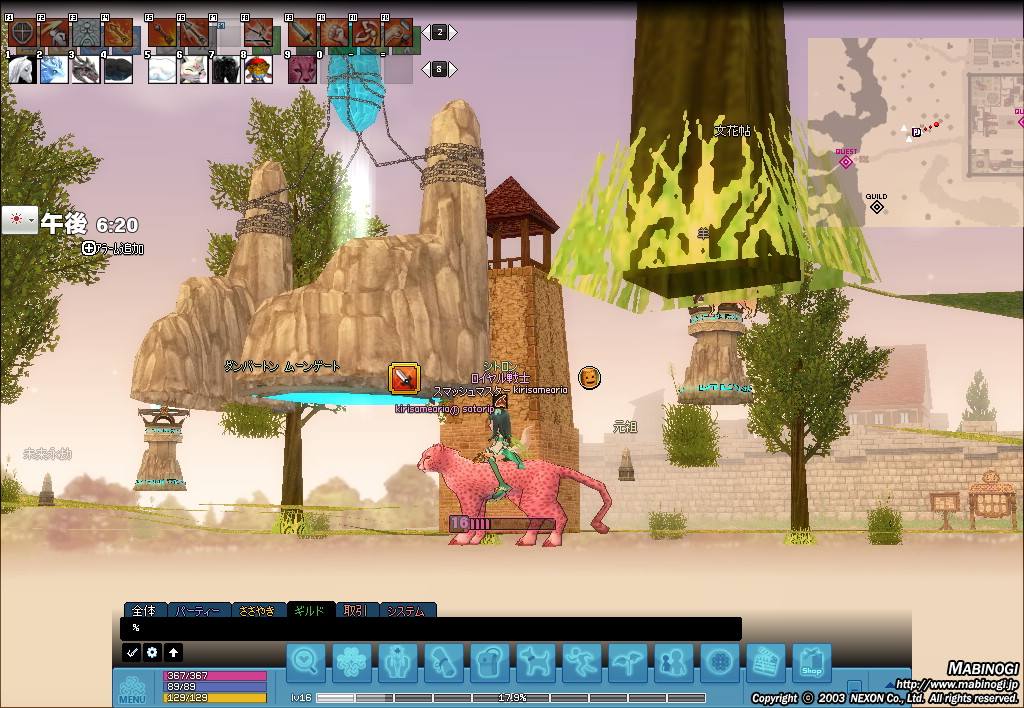Select the 全体 all-chat tab
Viewport: 1024px width, 708px height.
tap(144, 610)
